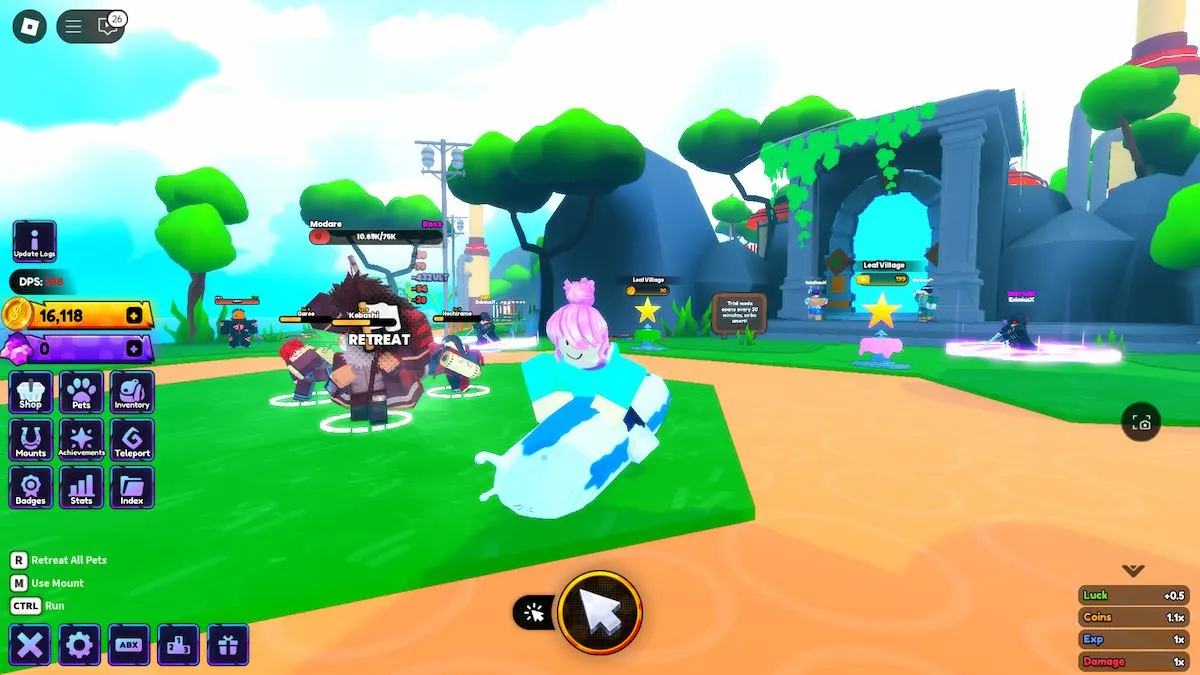This screenshot has width=1200, height=675.
Task: Open settings with the gear icon
Action: tap(79, 645)
